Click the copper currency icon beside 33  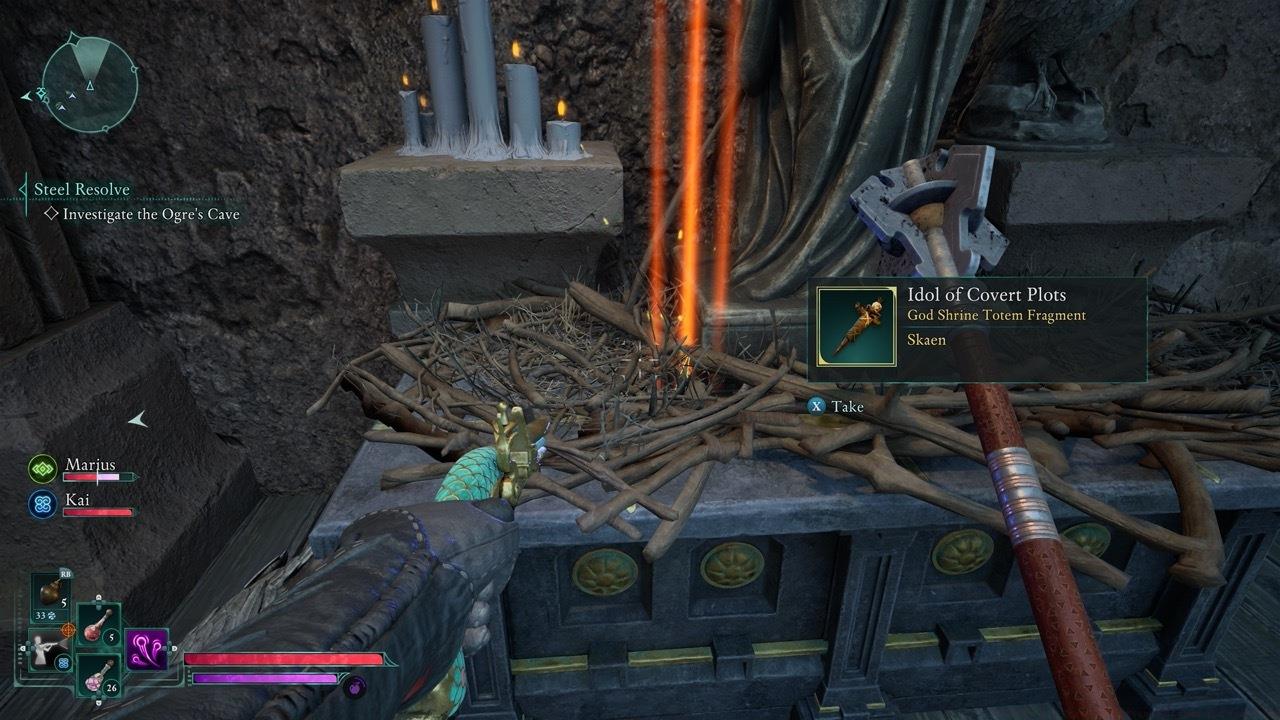(x=52, y=614)
